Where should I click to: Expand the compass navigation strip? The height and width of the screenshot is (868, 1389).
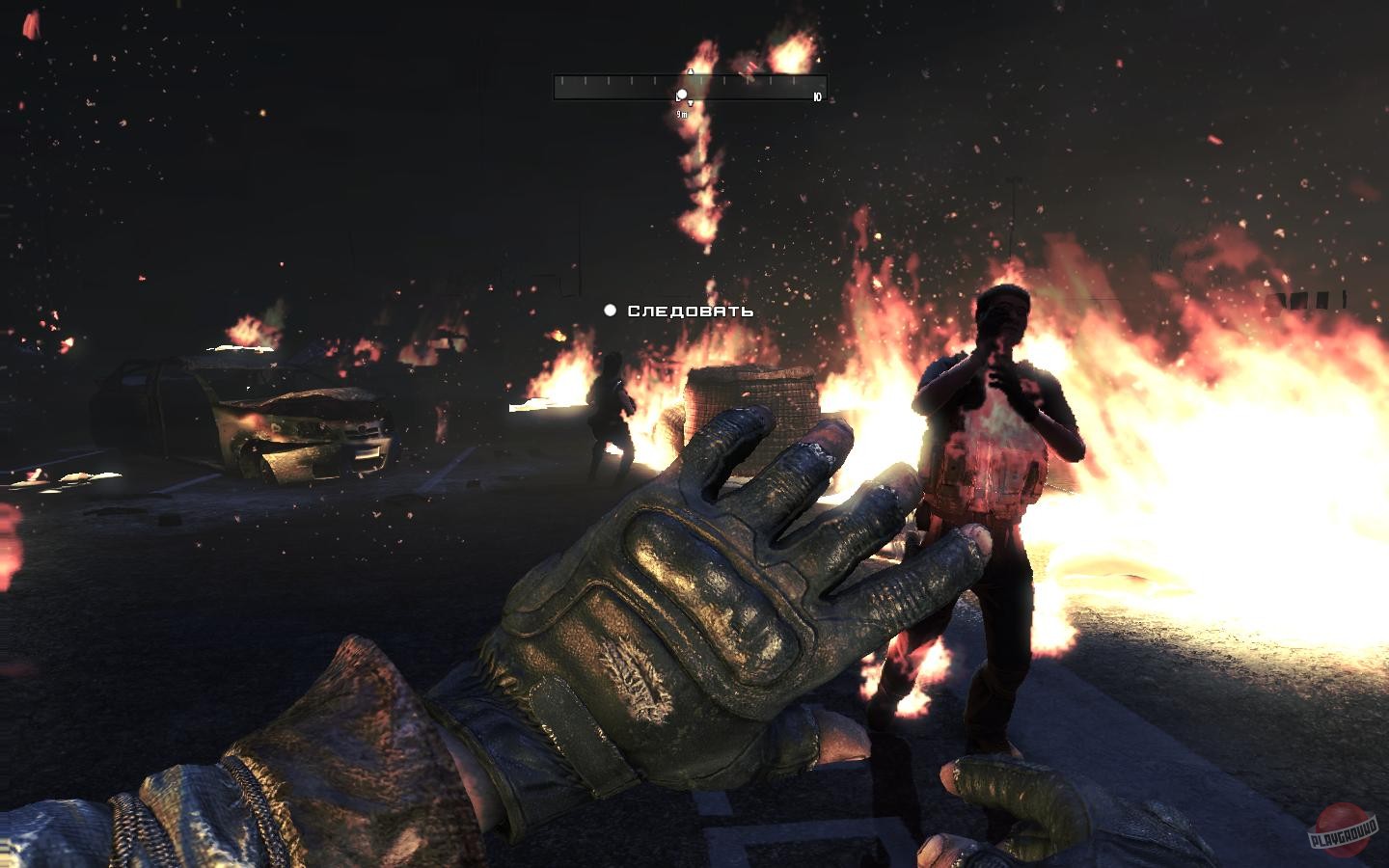689,87
